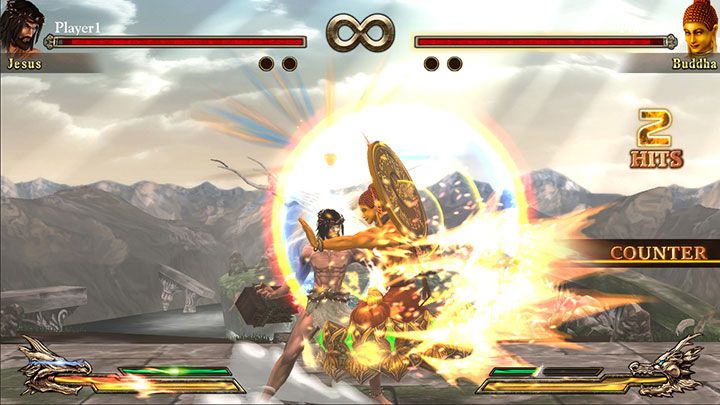Select the Buddha character portrait
The height and width of the screenshot is (405, 720).
(x=699, y=26)
